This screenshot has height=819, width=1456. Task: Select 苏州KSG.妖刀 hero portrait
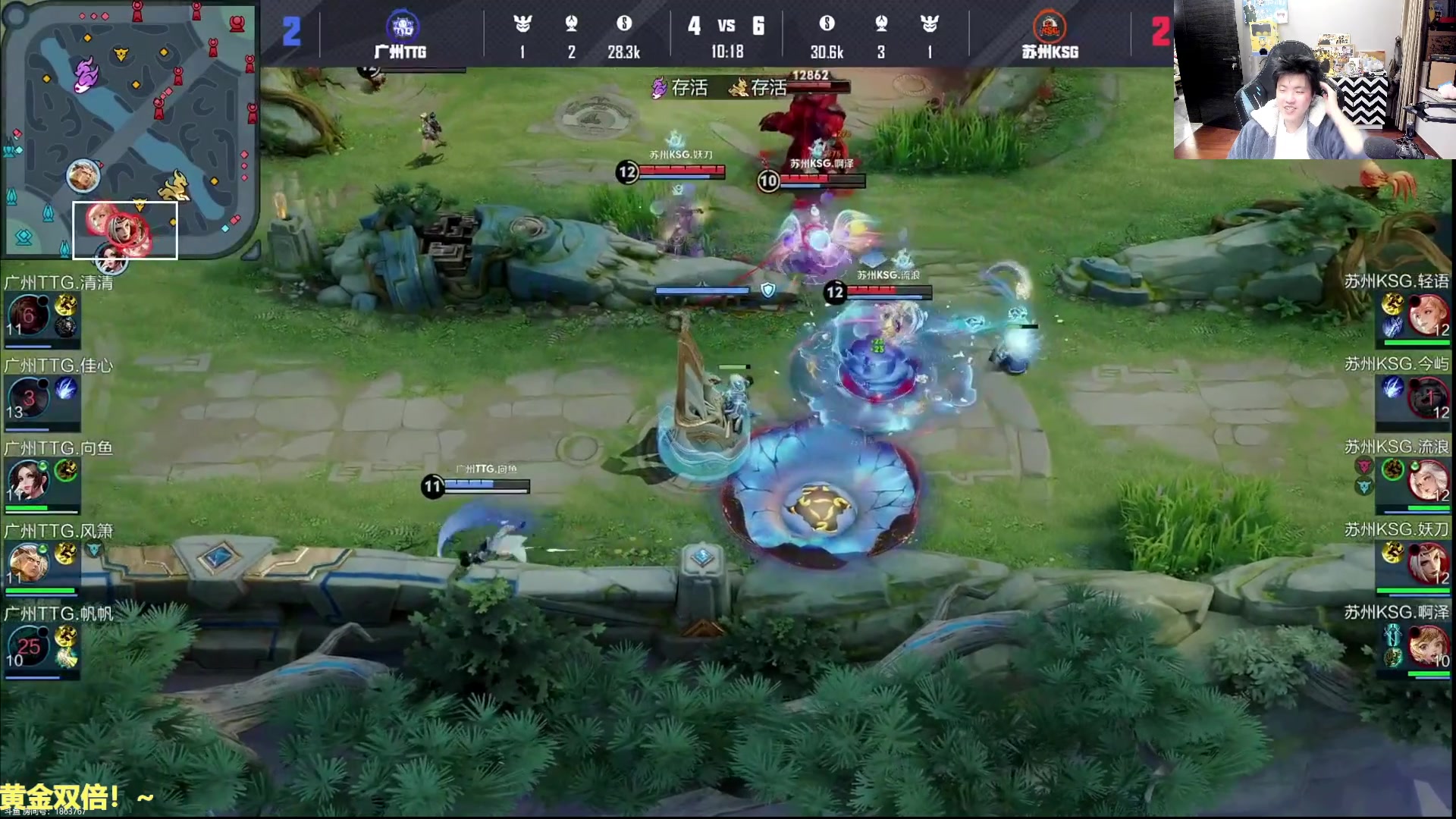(x=1428, y=563)
